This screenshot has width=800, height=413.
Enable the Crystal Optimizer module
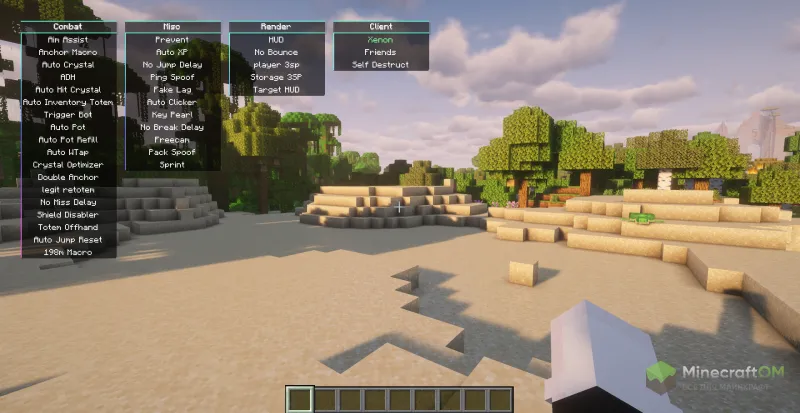pos(69,164)
